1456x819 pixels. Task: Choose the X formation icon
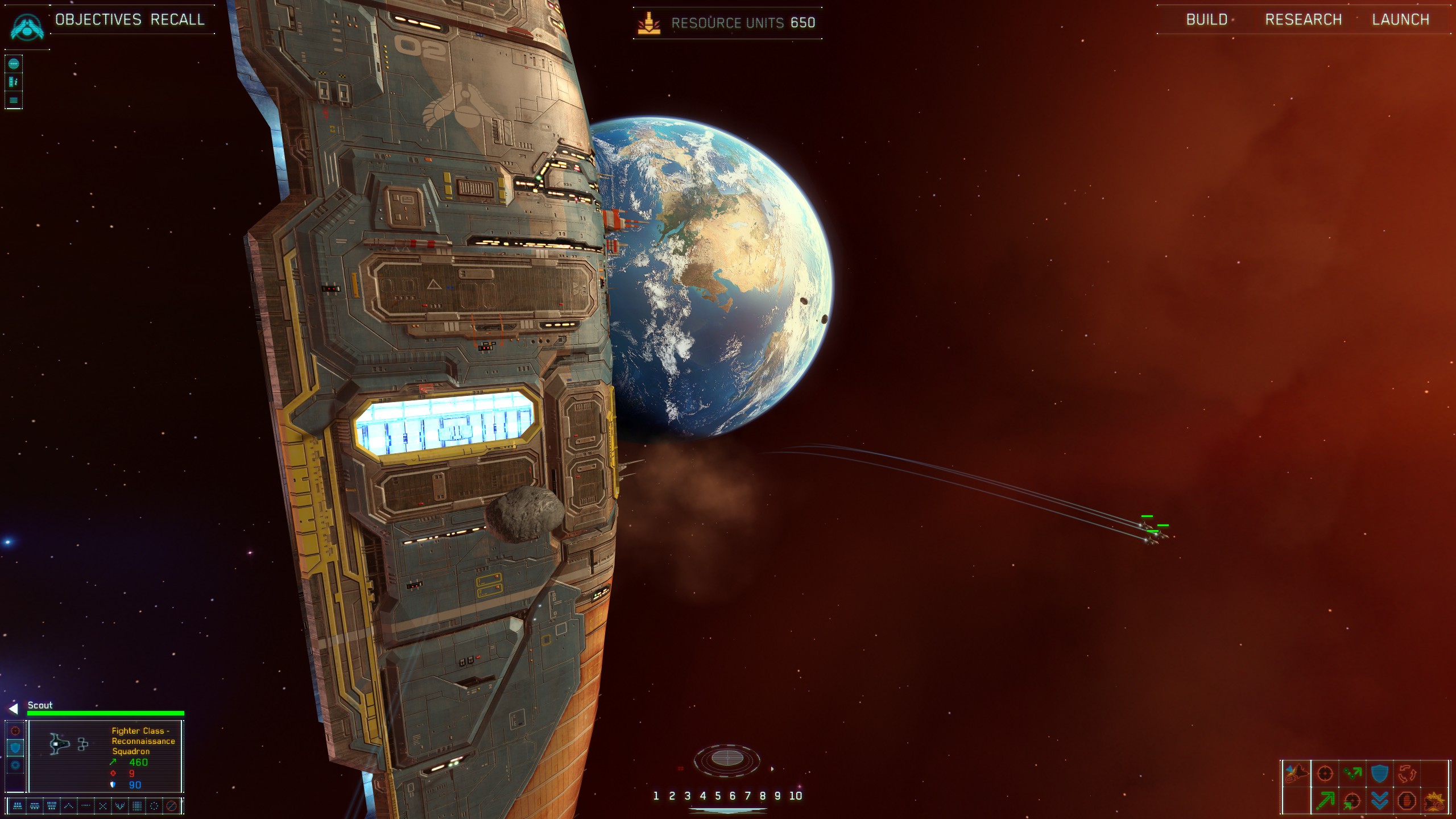click(x=103, y=806)
